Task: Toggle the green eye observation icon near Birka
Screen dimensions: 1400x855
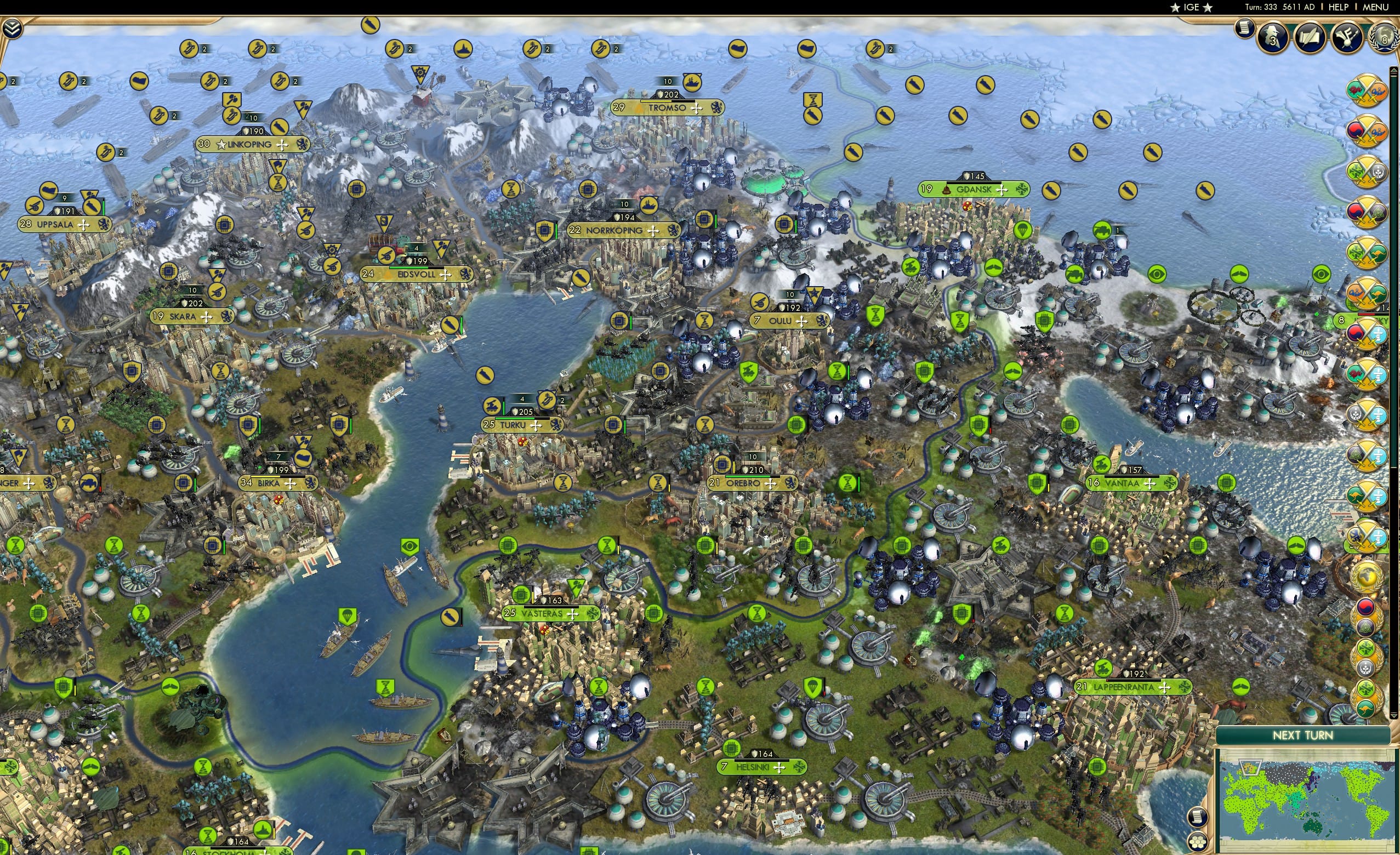Action: 409,548
